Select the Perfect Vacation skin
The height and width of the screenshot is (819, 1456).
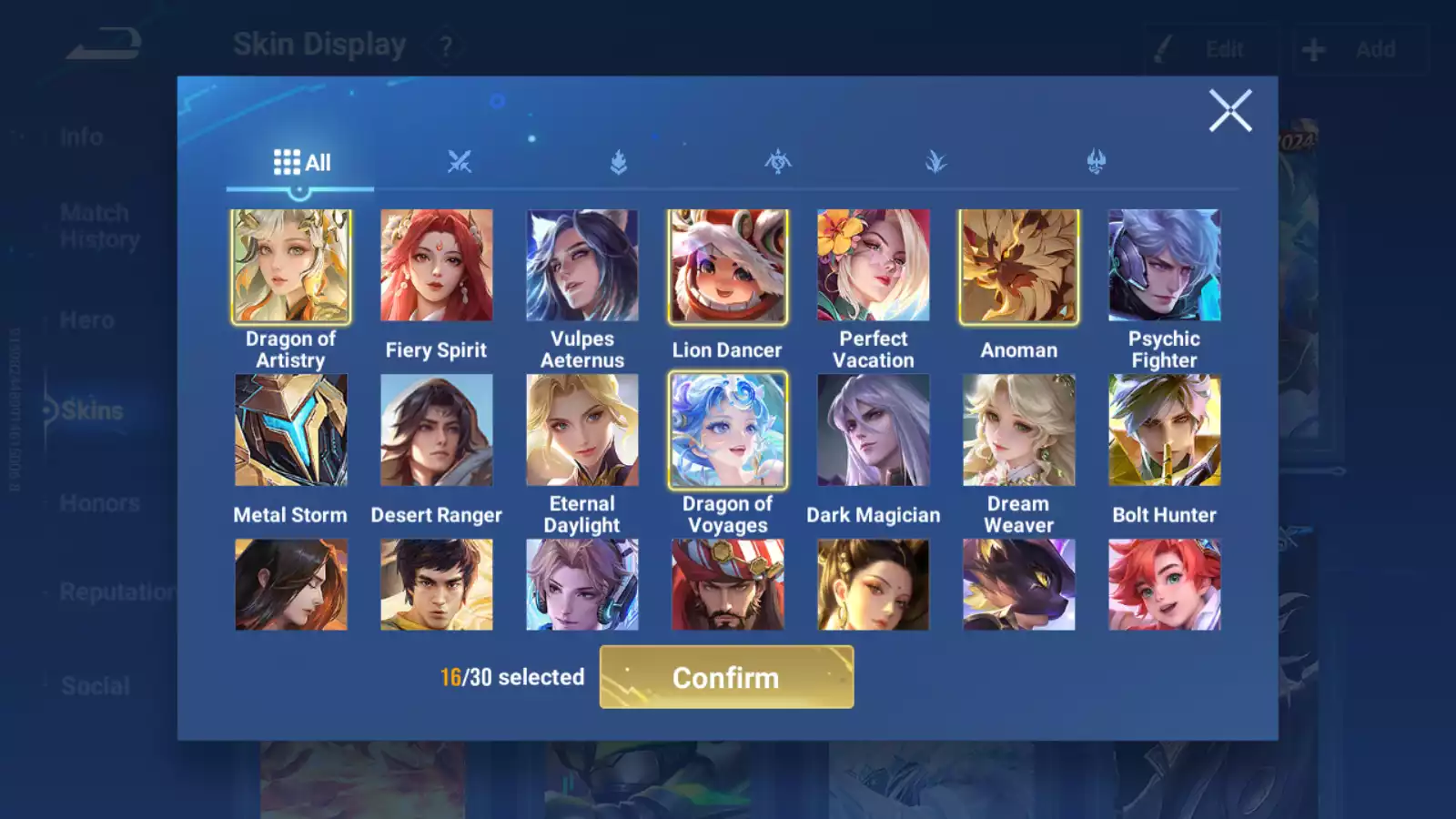pyautogui.click(x=874, y=266)
